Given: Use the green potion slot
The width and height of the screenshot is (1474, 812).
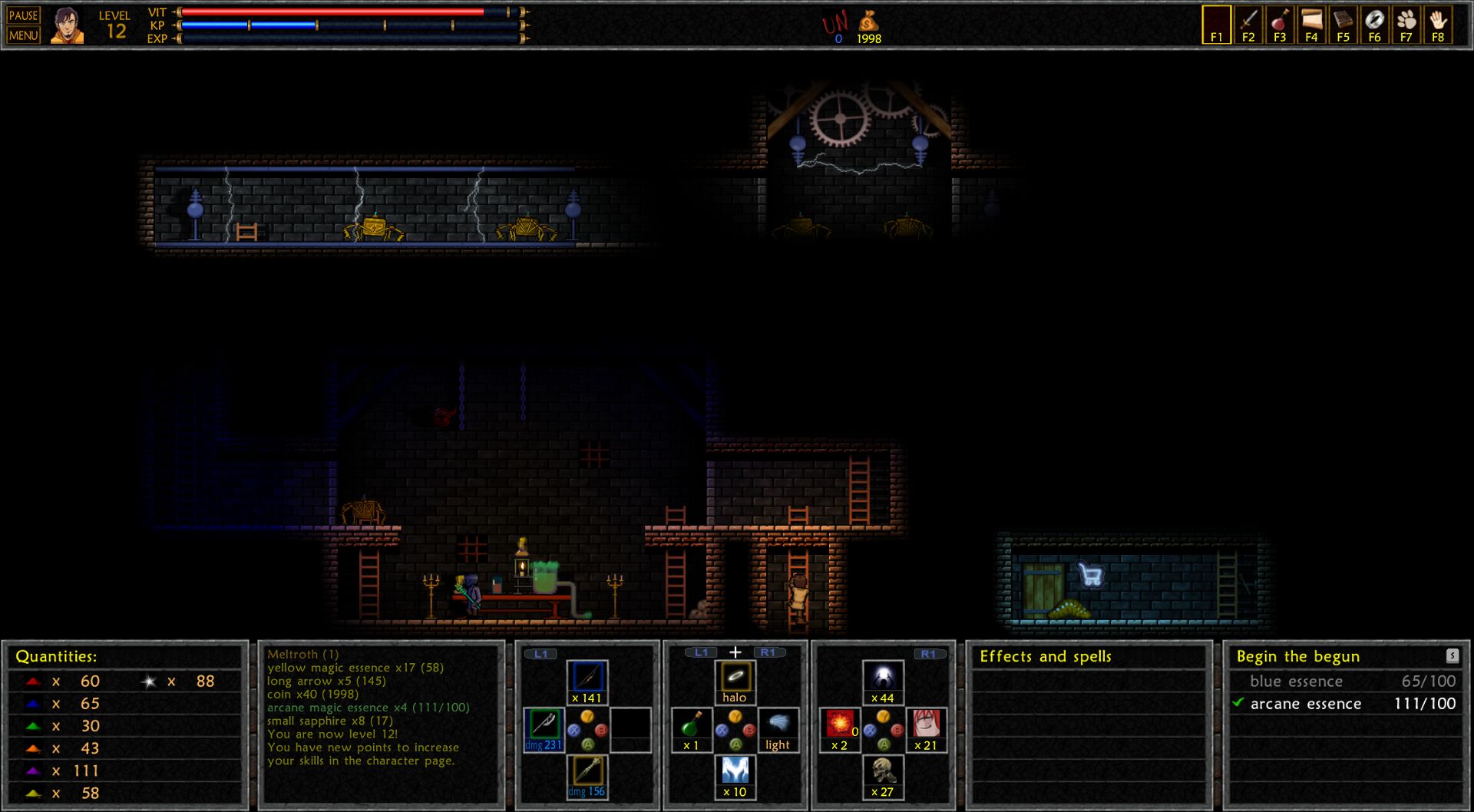Looking at the screenshot, I should coord(691,729).
